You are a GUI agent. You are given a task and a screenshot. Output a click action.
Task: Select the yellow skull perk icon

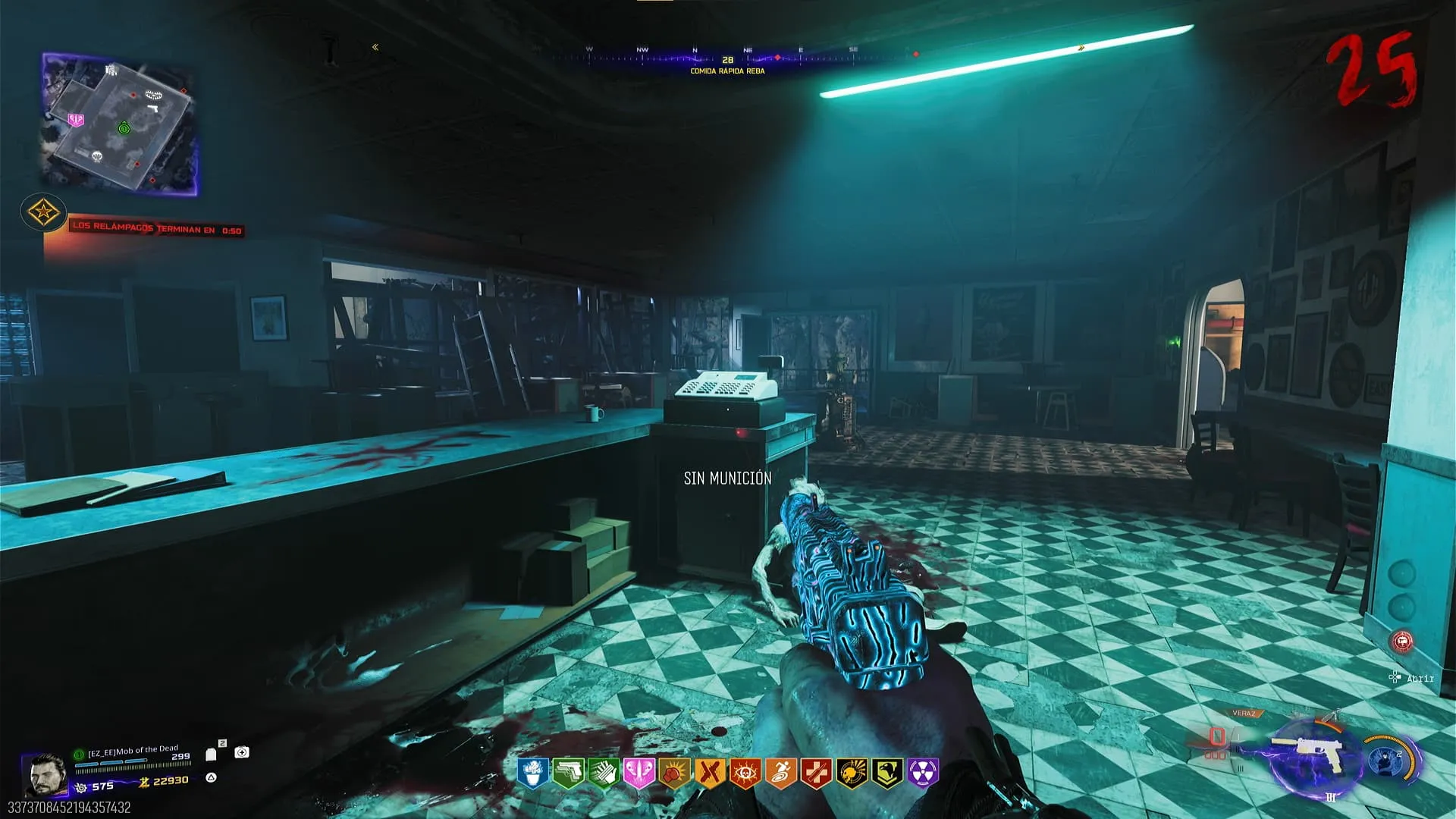(852, 773)
